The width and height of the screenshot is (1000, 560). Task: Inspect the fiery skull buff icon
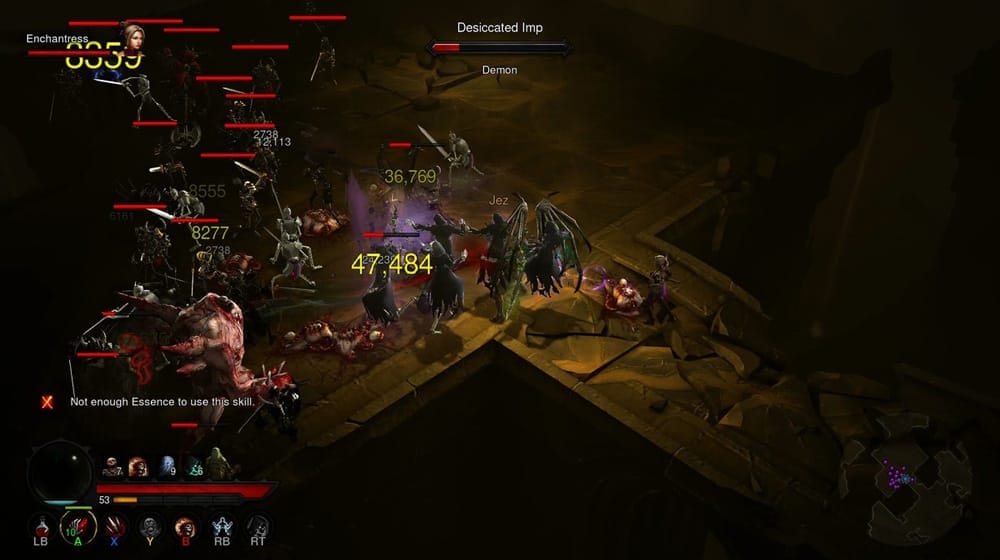pyautogui.click(x=138, y=466)
